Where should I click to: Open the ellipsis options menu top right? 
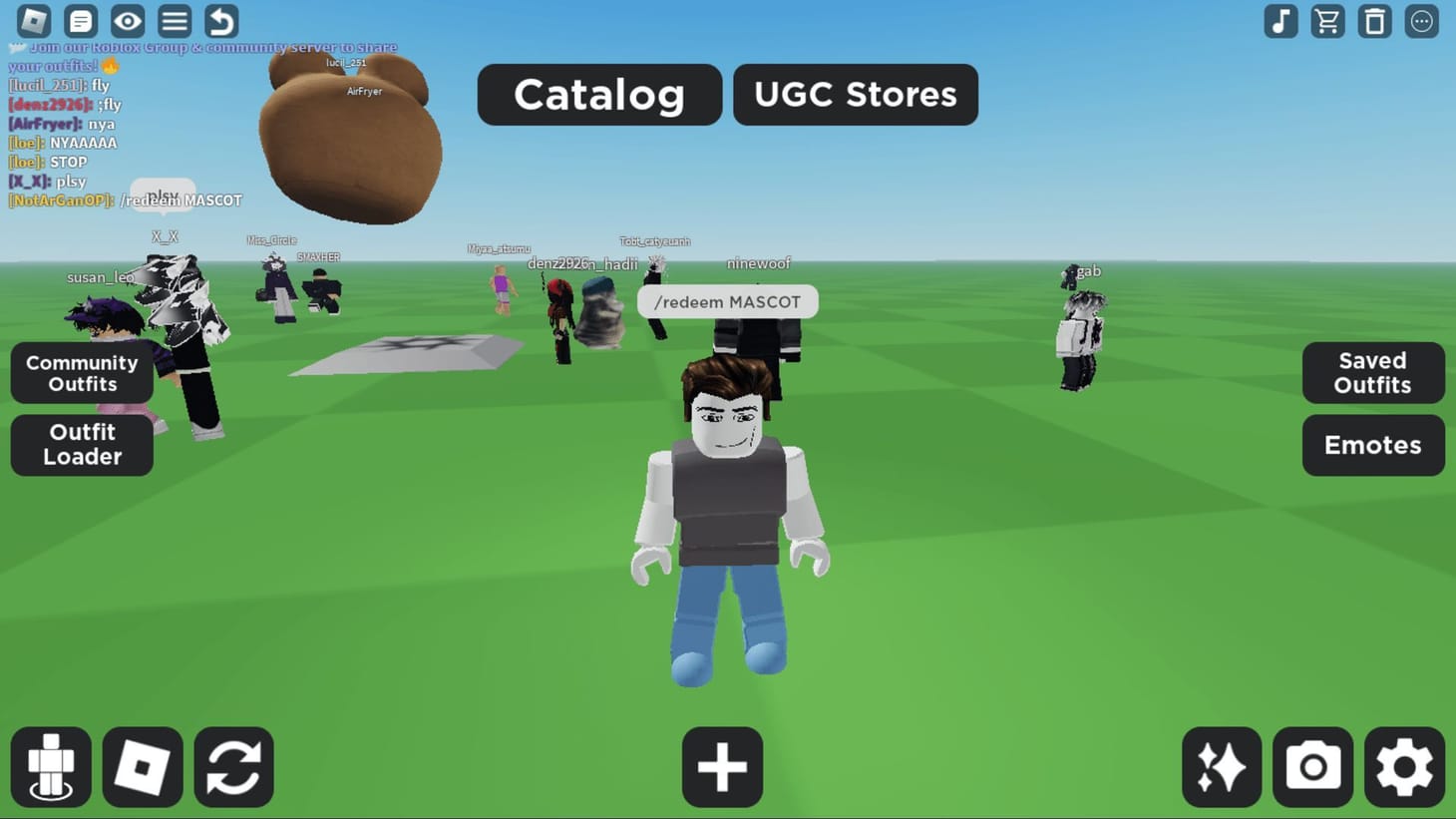click(1421, 21)
